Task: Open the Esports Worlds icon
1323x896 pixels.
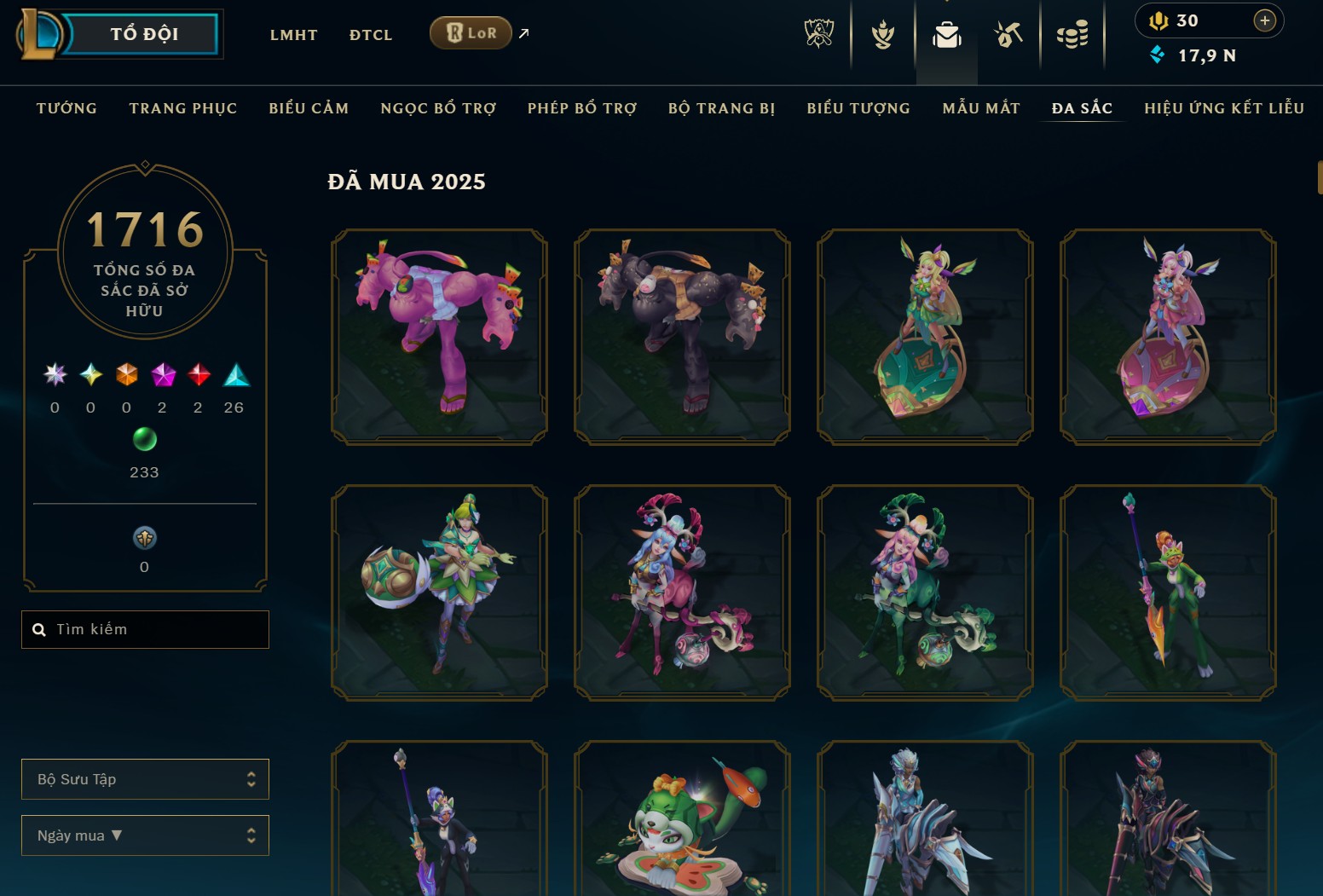Action: (x=817, y=34)
